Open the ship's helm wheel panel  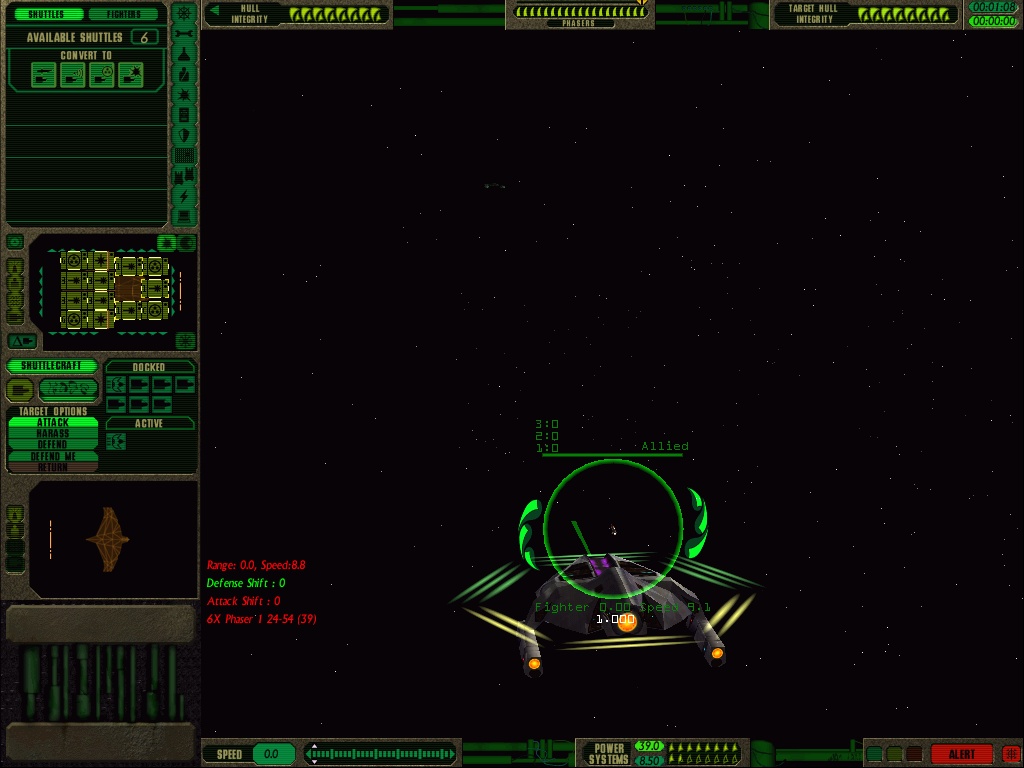pos(184,14)
